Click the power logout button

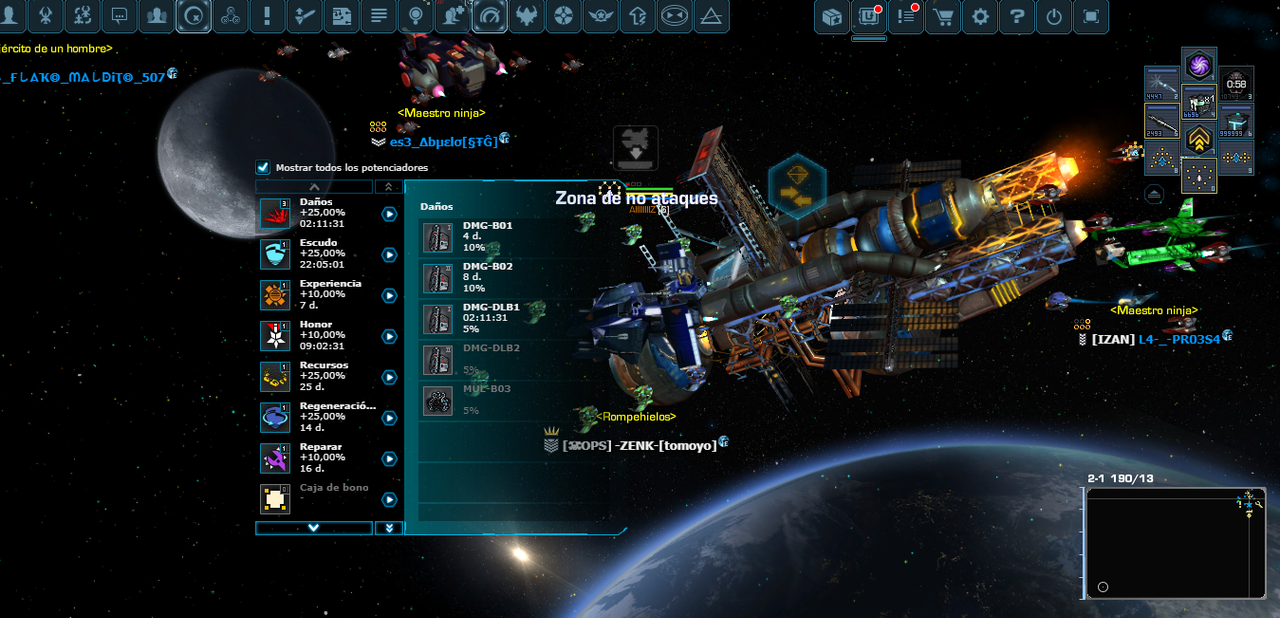click(x=1054, y=17)
